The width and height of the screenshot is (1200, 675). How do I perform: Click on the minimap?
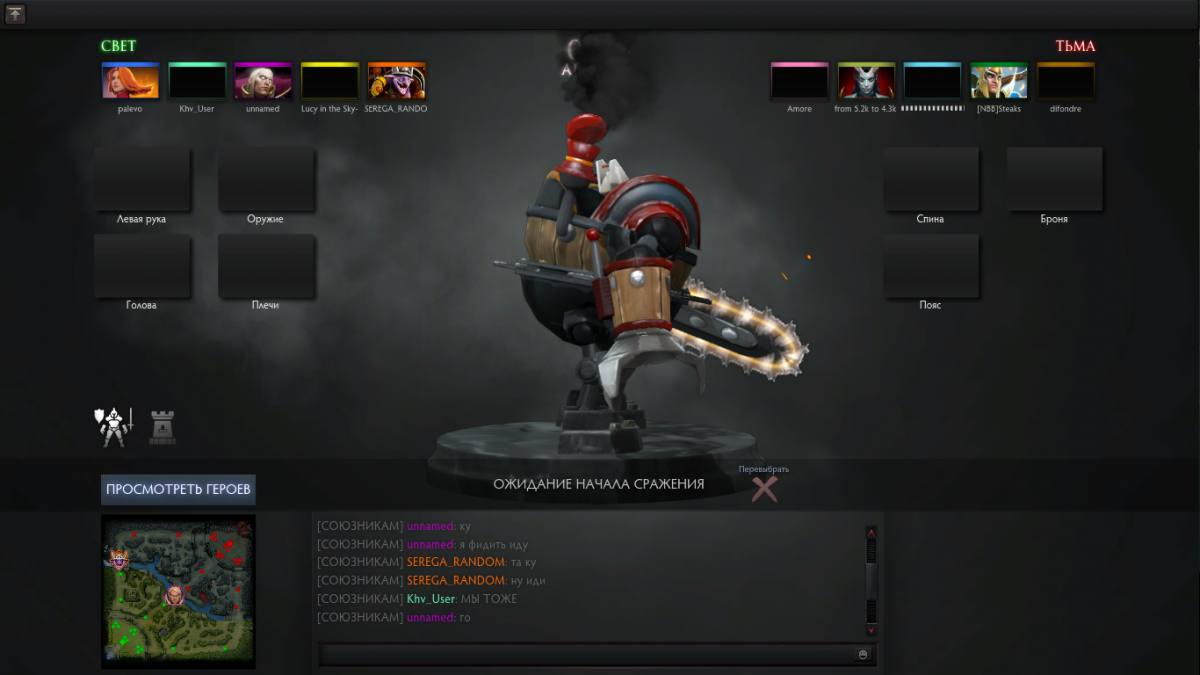pyautogui.click(x=178, y=590)
